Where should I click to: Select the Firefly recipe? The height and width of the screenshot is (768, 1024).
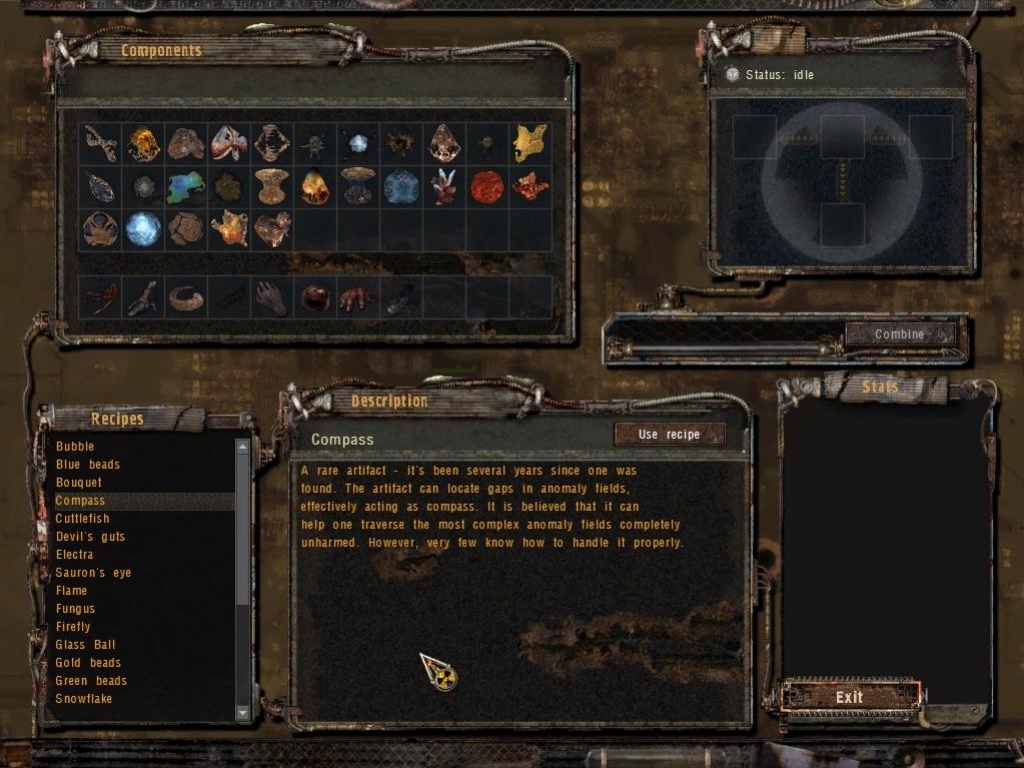tap(73, 626)
